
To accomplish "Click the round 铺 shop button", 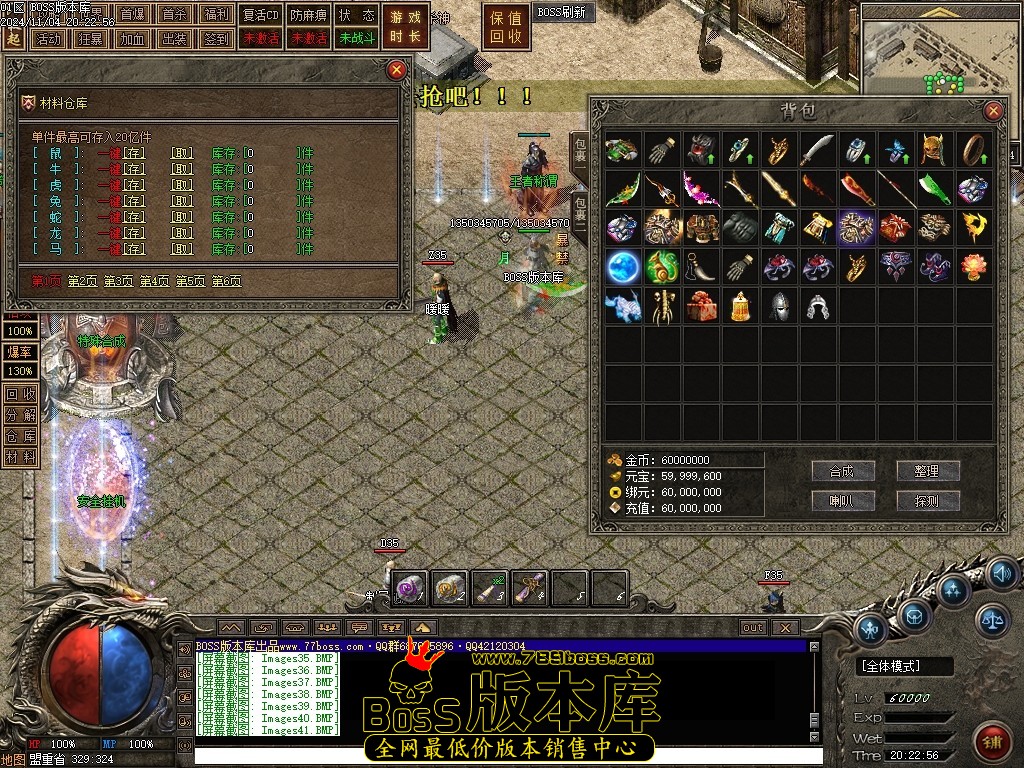I will [x=992, y=742].
